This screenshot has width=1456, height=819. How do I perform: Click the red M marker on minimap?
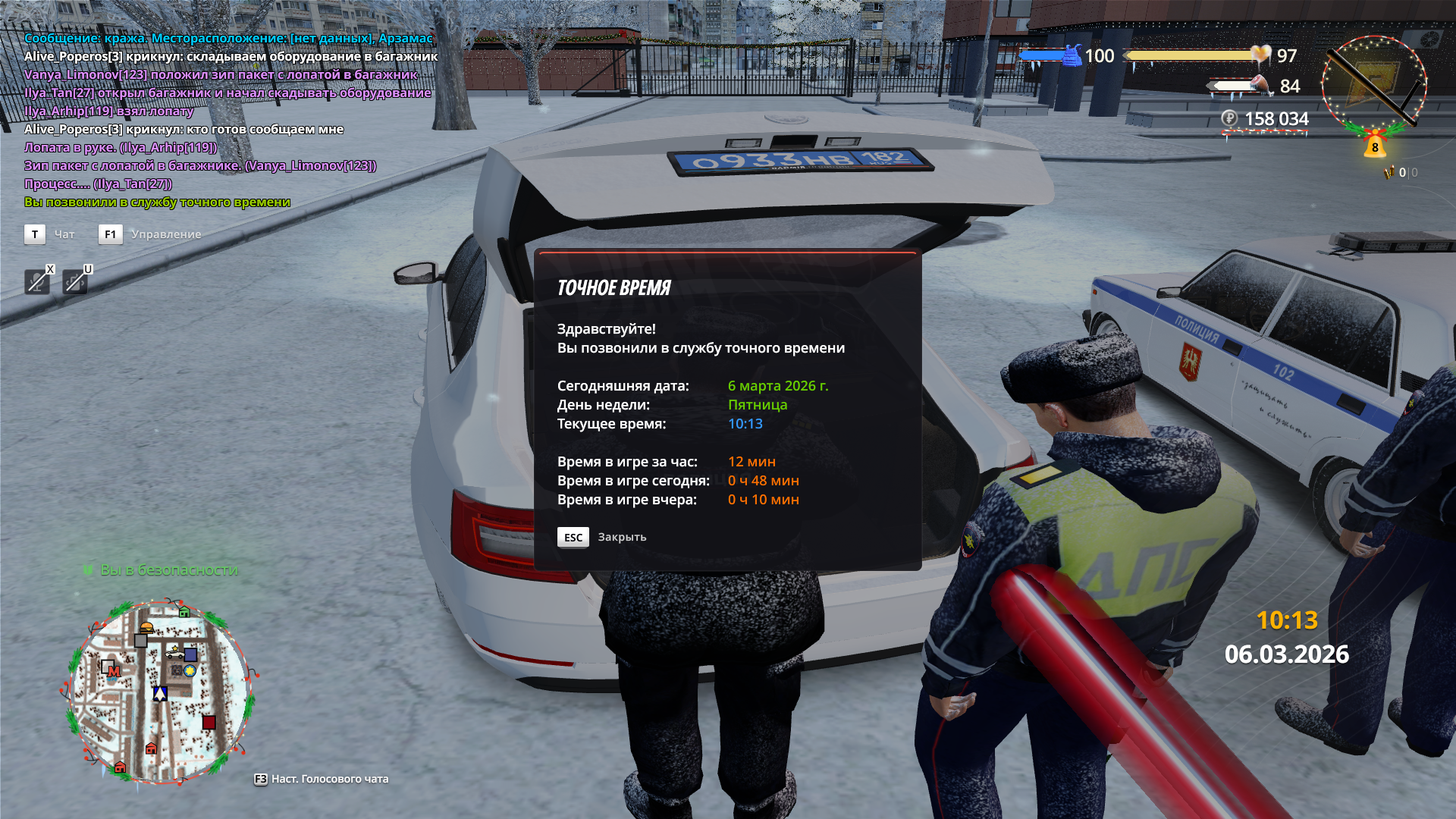tap(114, 671)
